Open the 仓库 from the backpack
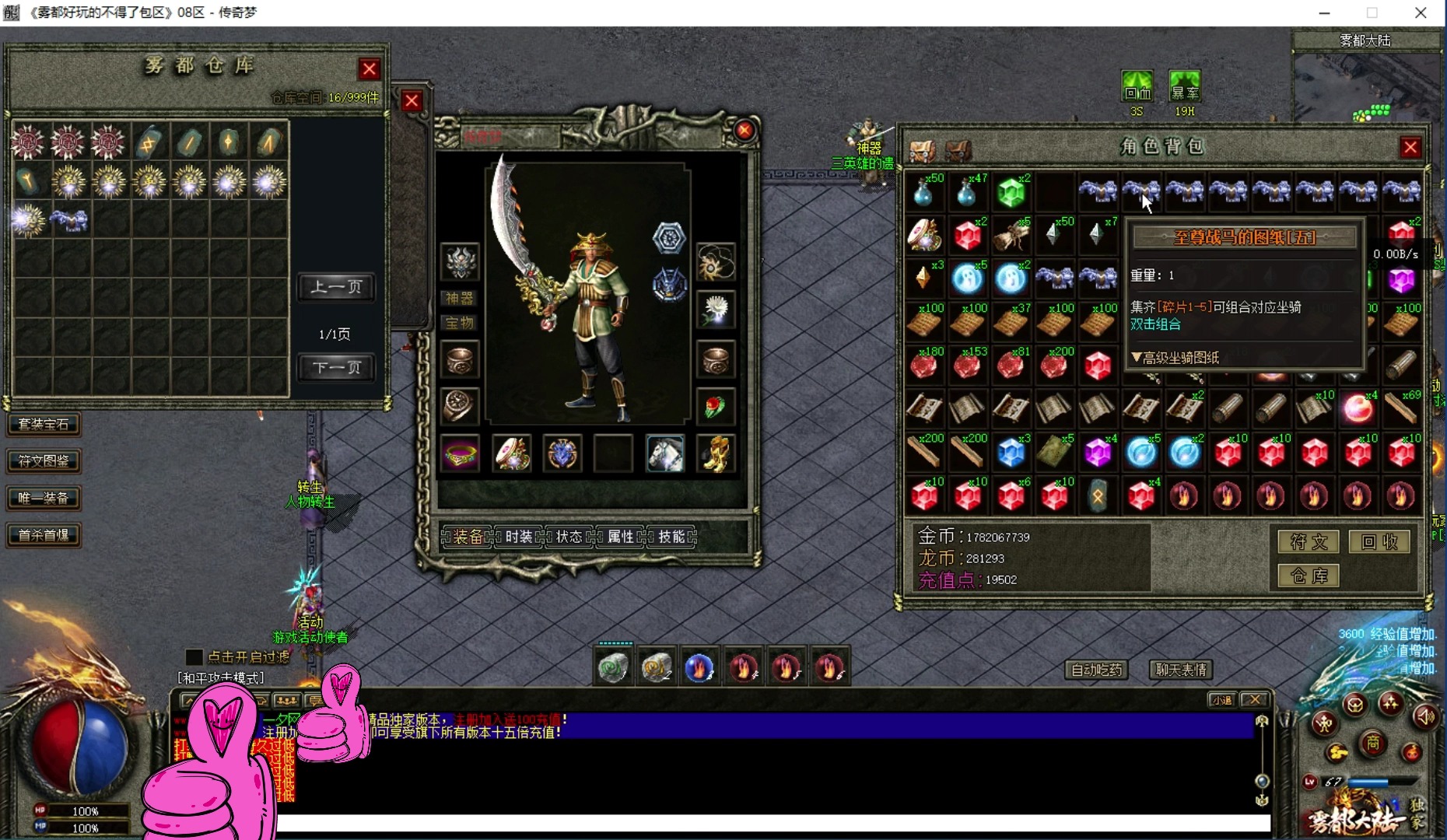The image size is (1447, 840). tap(1309, 576)
